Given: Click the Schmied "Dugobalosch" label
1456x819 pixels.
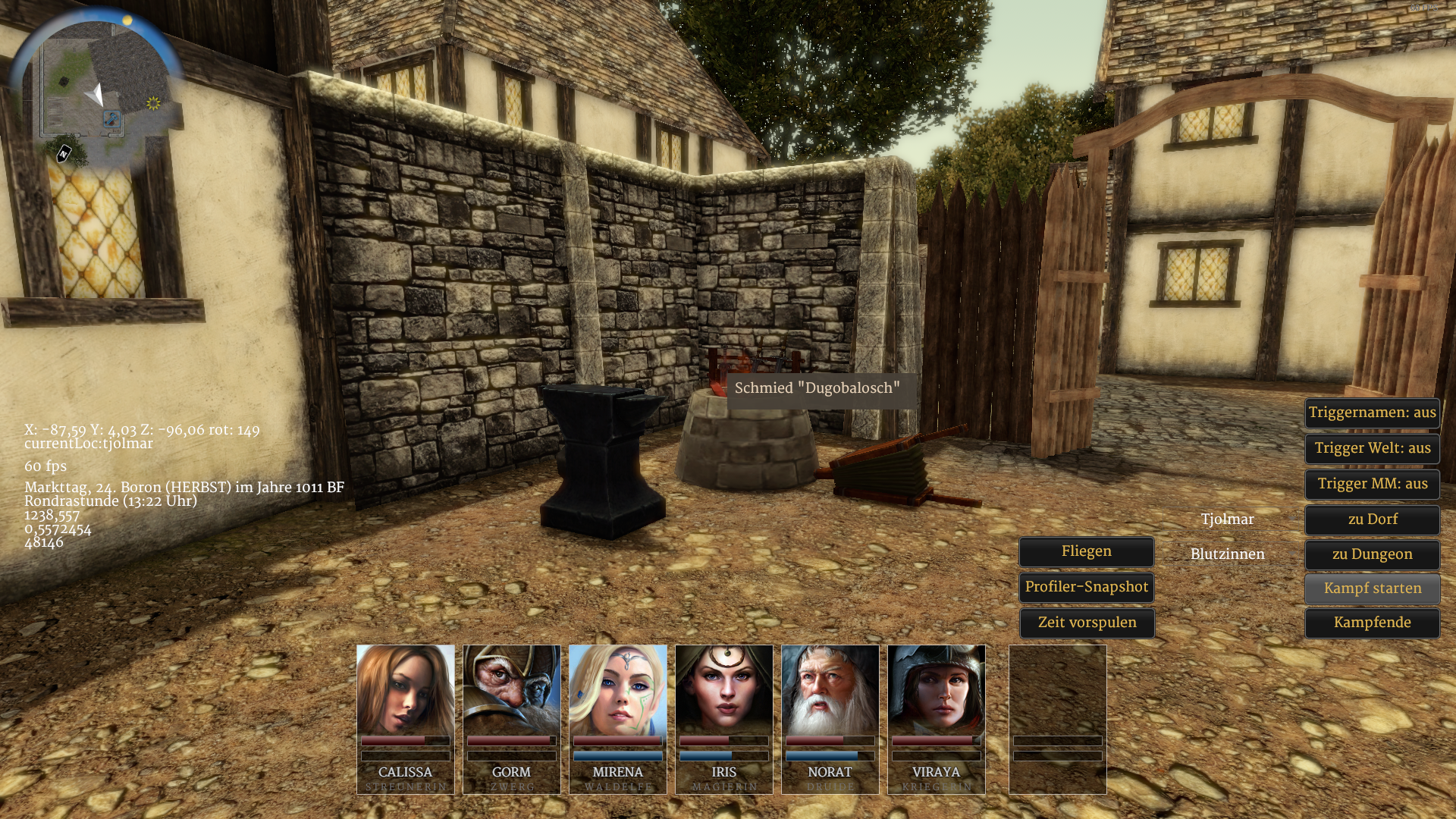Looking at the screenshot, I should click(x=817, y=388).
